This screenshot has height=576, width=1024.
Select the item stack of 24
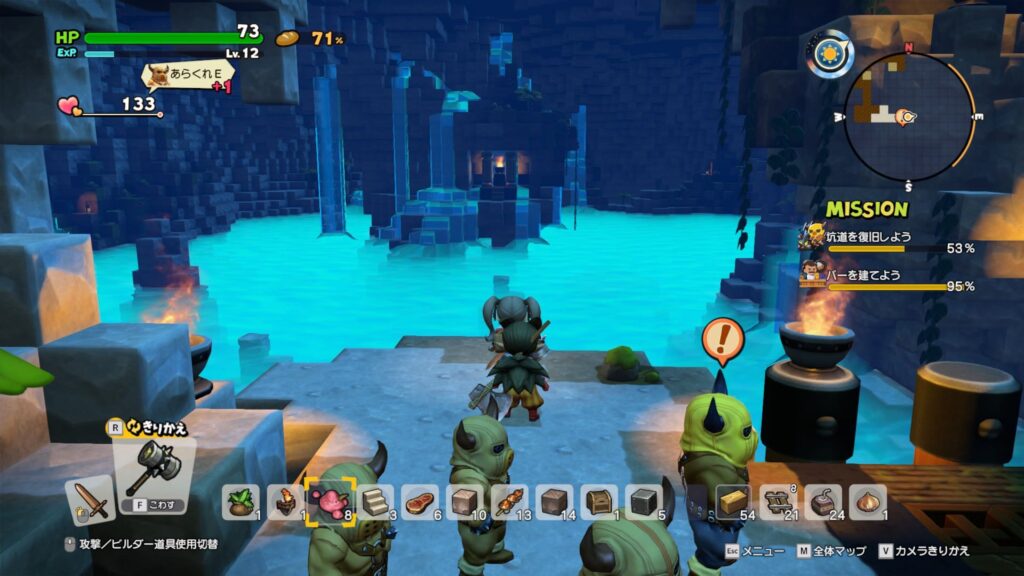[823, 501]
